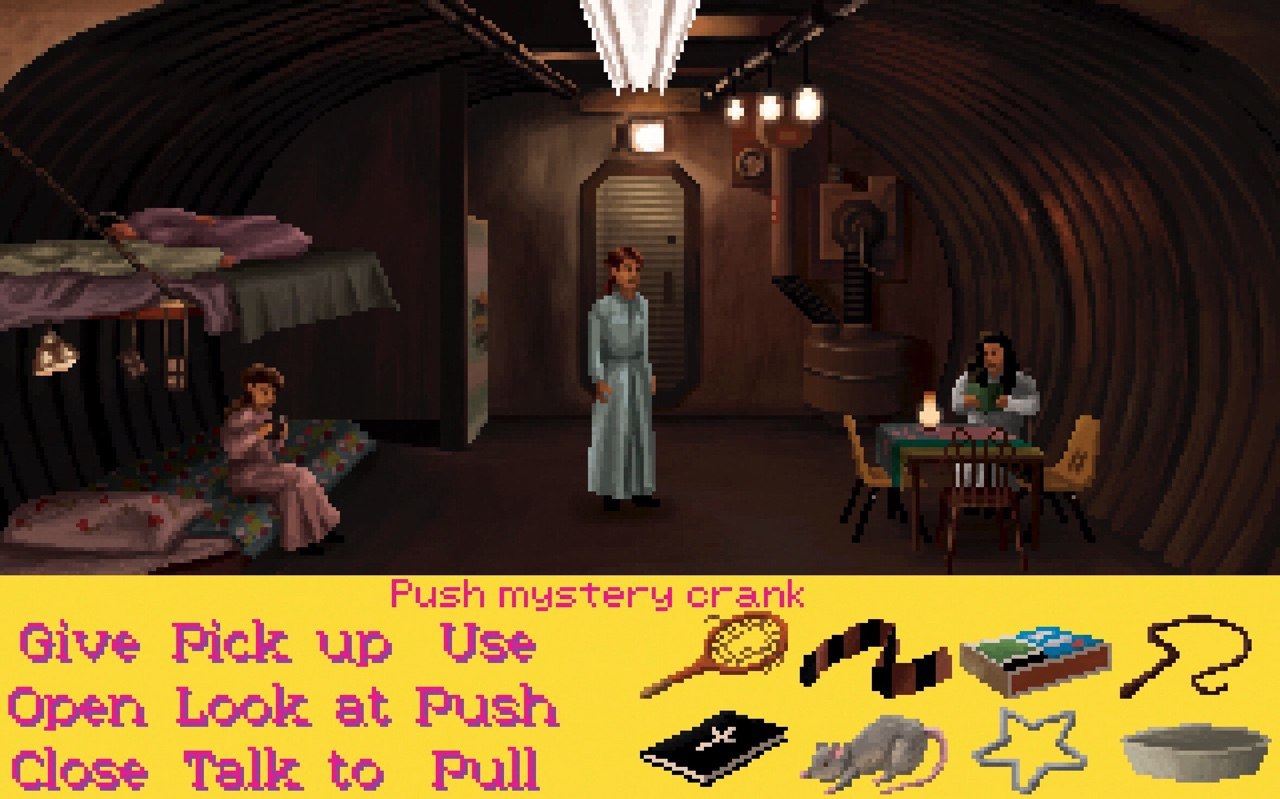Viewport: 1280px width, 799px height.
Task: Select the Open verb
Action: point(78,708)
